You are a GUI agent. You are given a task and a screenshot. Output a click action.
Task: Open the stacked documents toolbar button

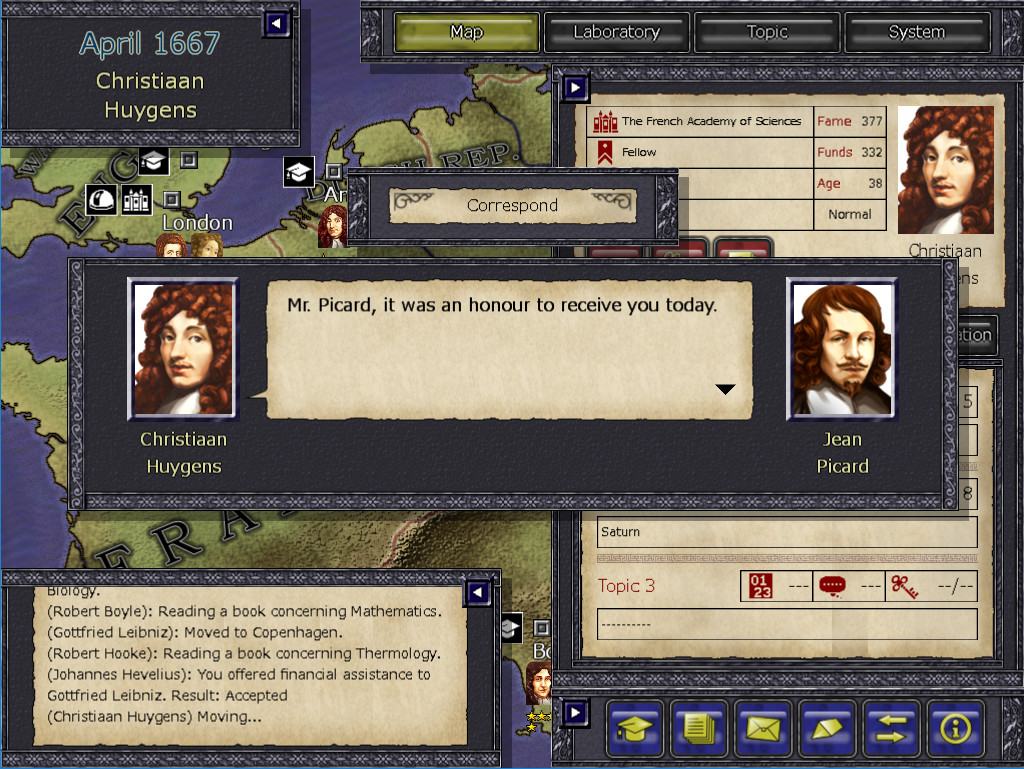click(699, 728)
